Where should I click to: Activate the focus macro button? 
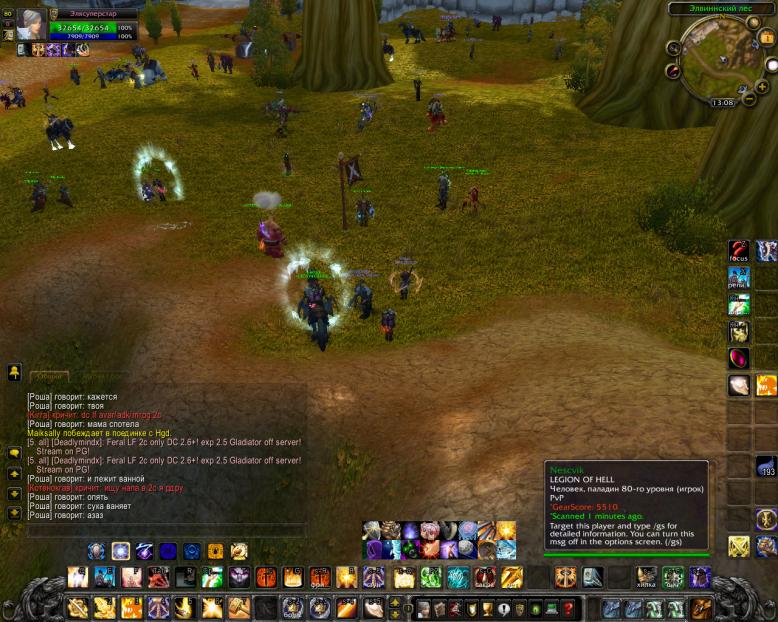click(738, 250)
